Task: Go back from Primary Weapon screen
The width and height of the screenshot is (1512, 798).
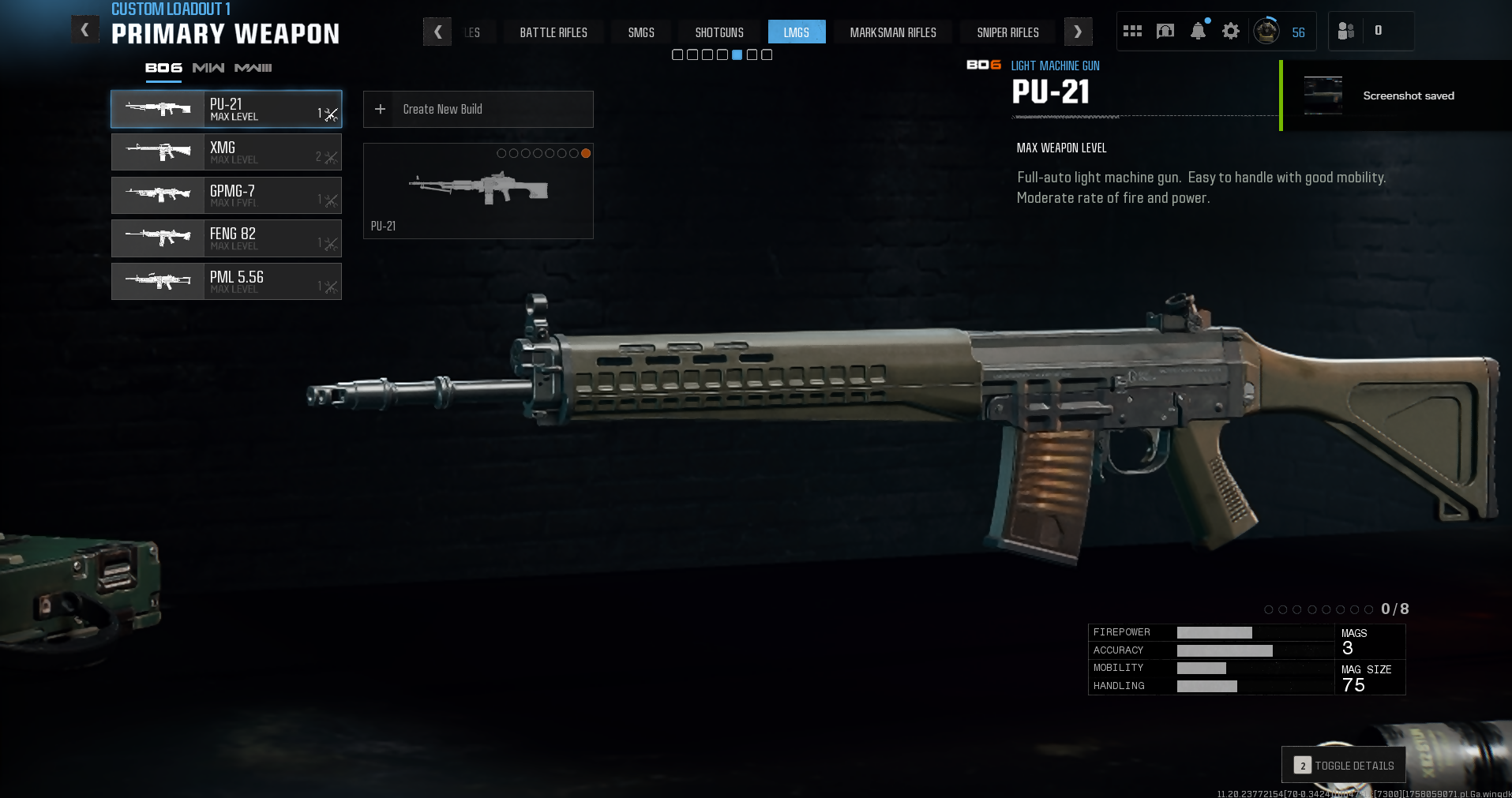Action: pos(85,31)
